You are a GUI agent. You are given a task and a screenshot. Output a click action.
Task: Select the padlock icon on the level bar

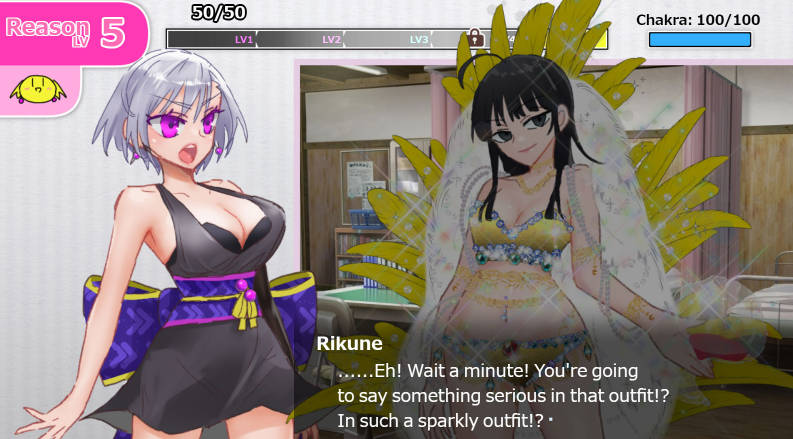point(475,38)
